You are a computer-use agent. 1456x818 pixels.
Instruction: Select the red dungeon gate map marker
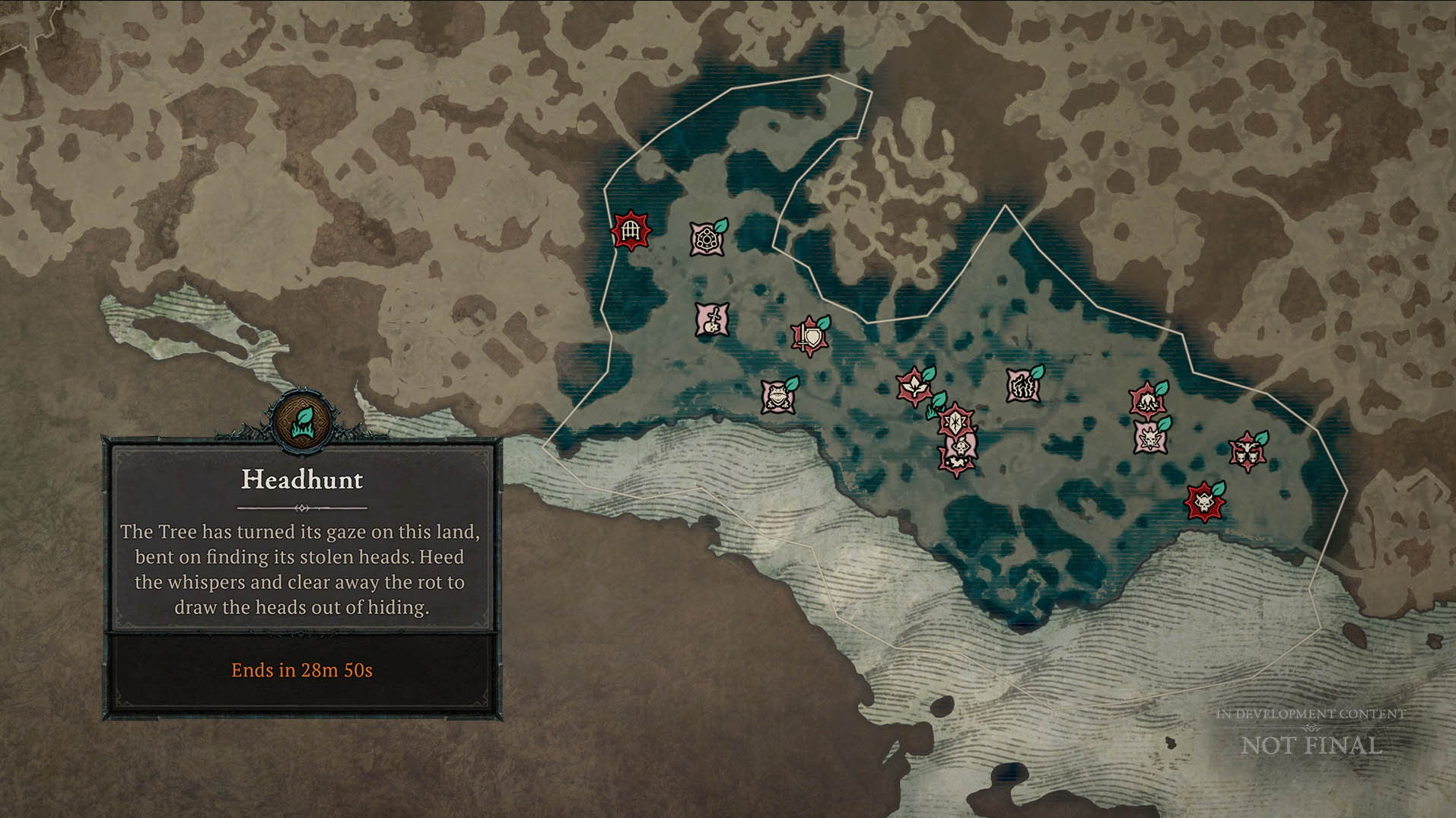pos(630,230)
